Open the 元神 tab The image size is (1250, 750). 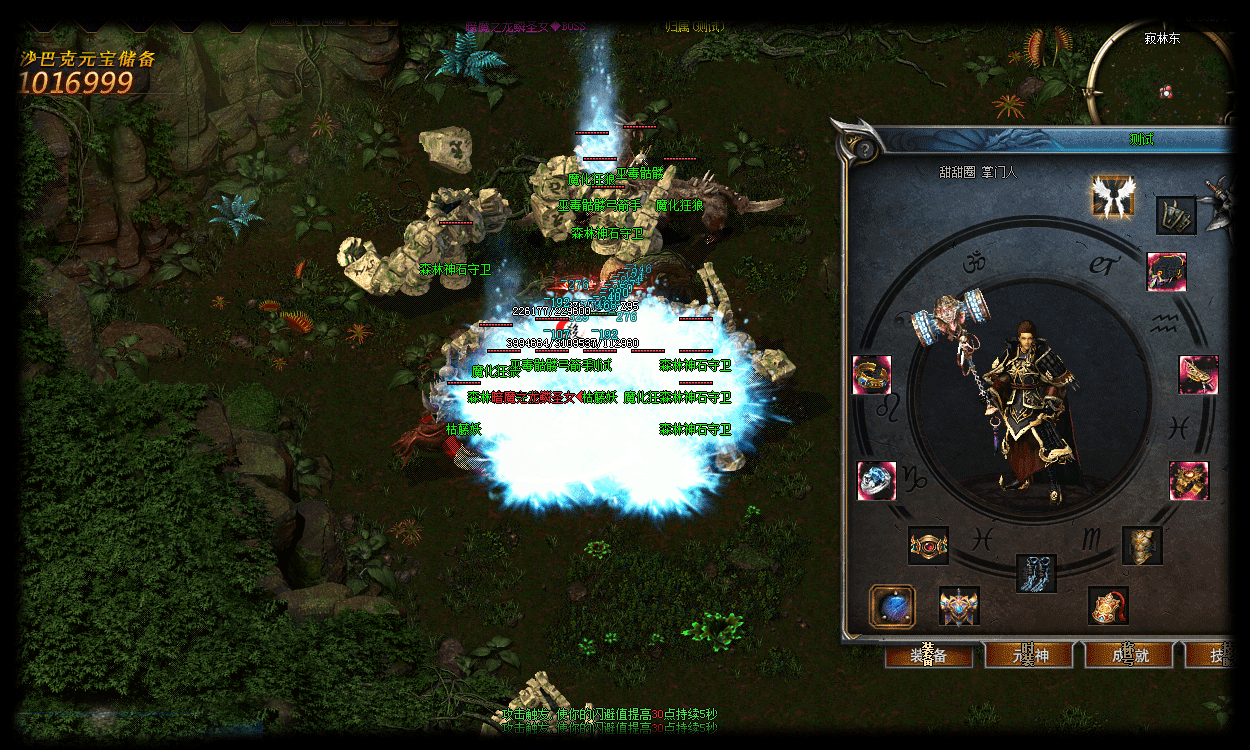coord(1028,655)
